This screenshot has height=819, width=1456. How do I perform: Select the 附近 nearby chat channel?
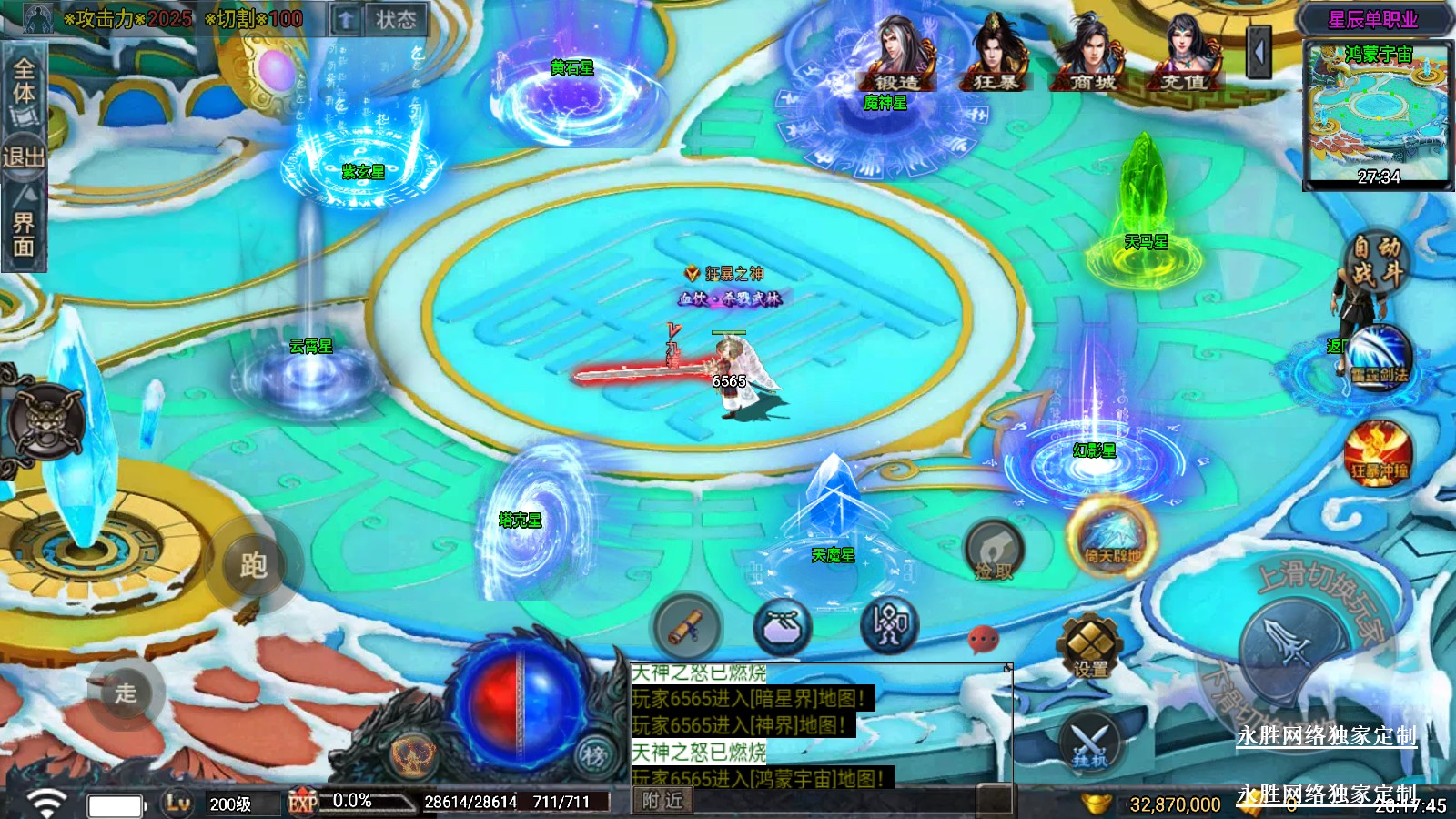(x=662, y=800)
